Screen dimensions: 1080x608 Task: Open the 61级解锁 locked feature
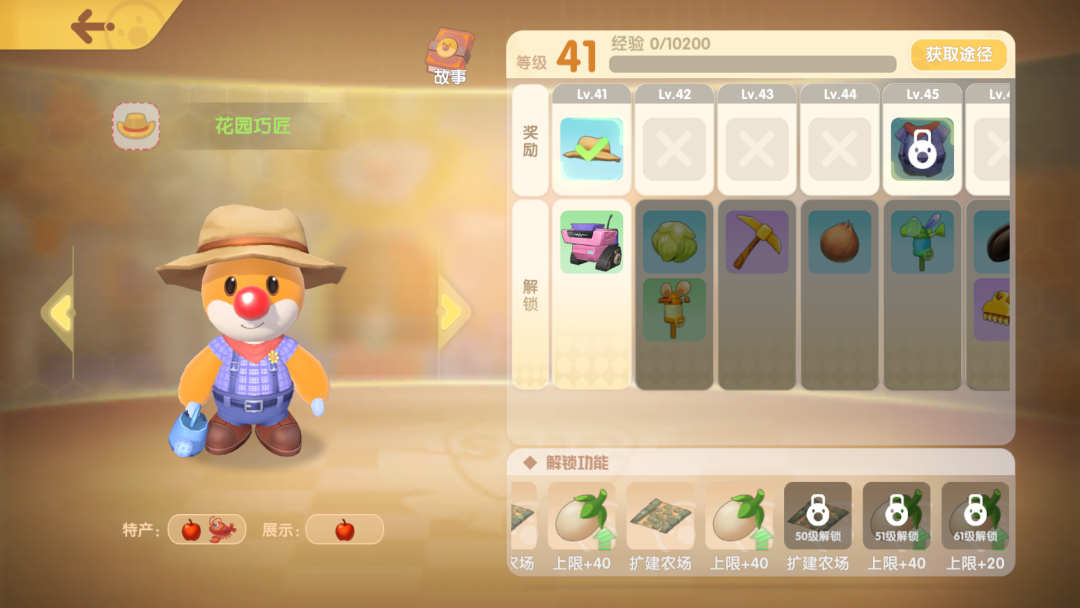pyautogui.click(x=975, y=516)
